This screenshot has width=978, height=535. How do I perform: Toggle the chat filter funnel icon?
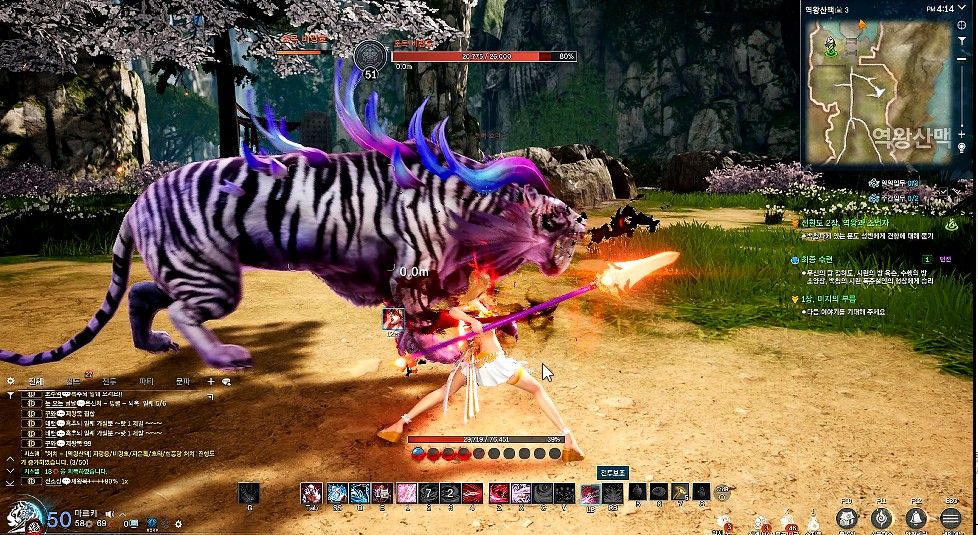pyautogui.click(x=10, y=394)
